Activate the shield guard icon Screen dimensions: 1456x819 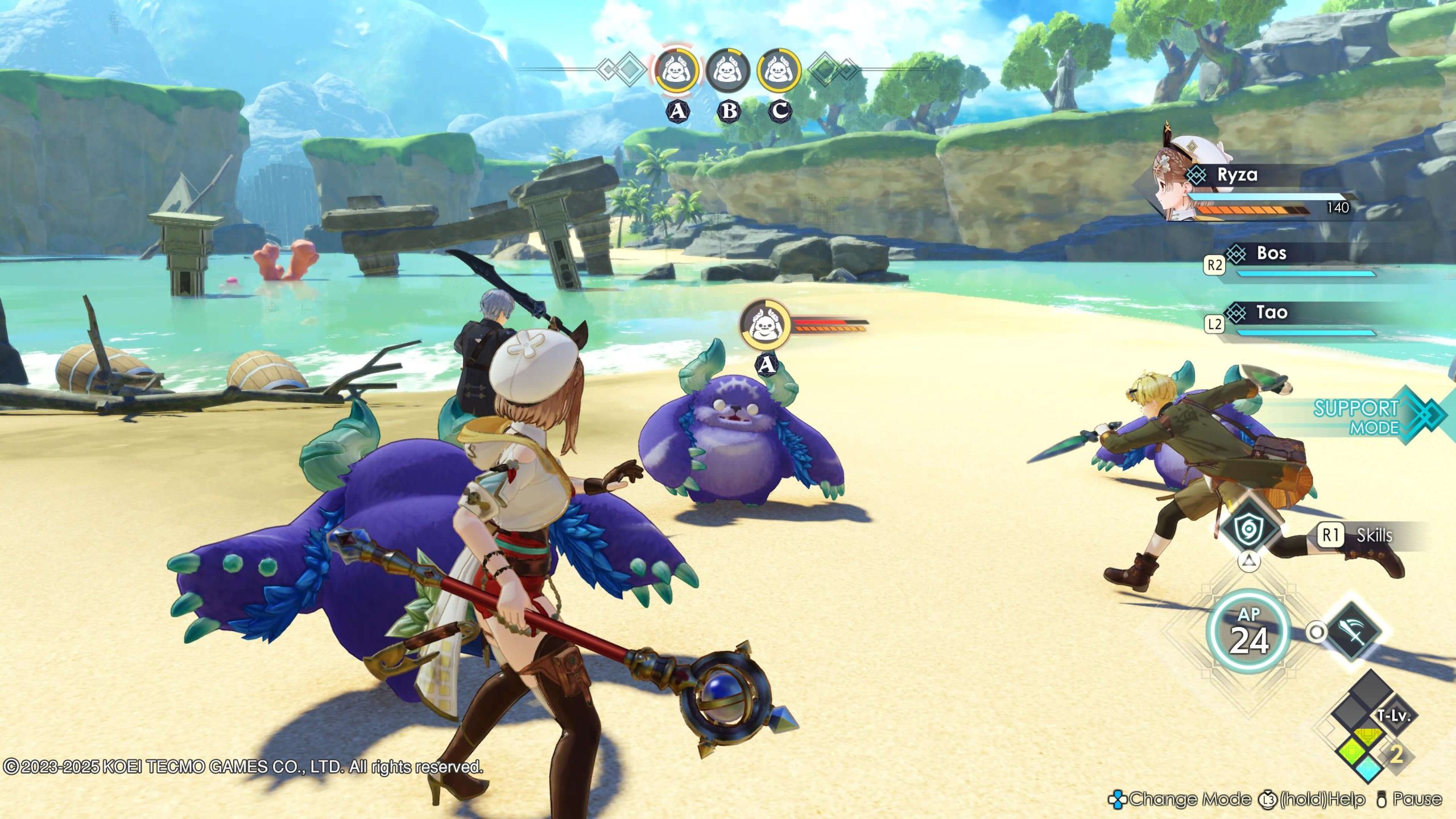click(x=1249, y=529)
